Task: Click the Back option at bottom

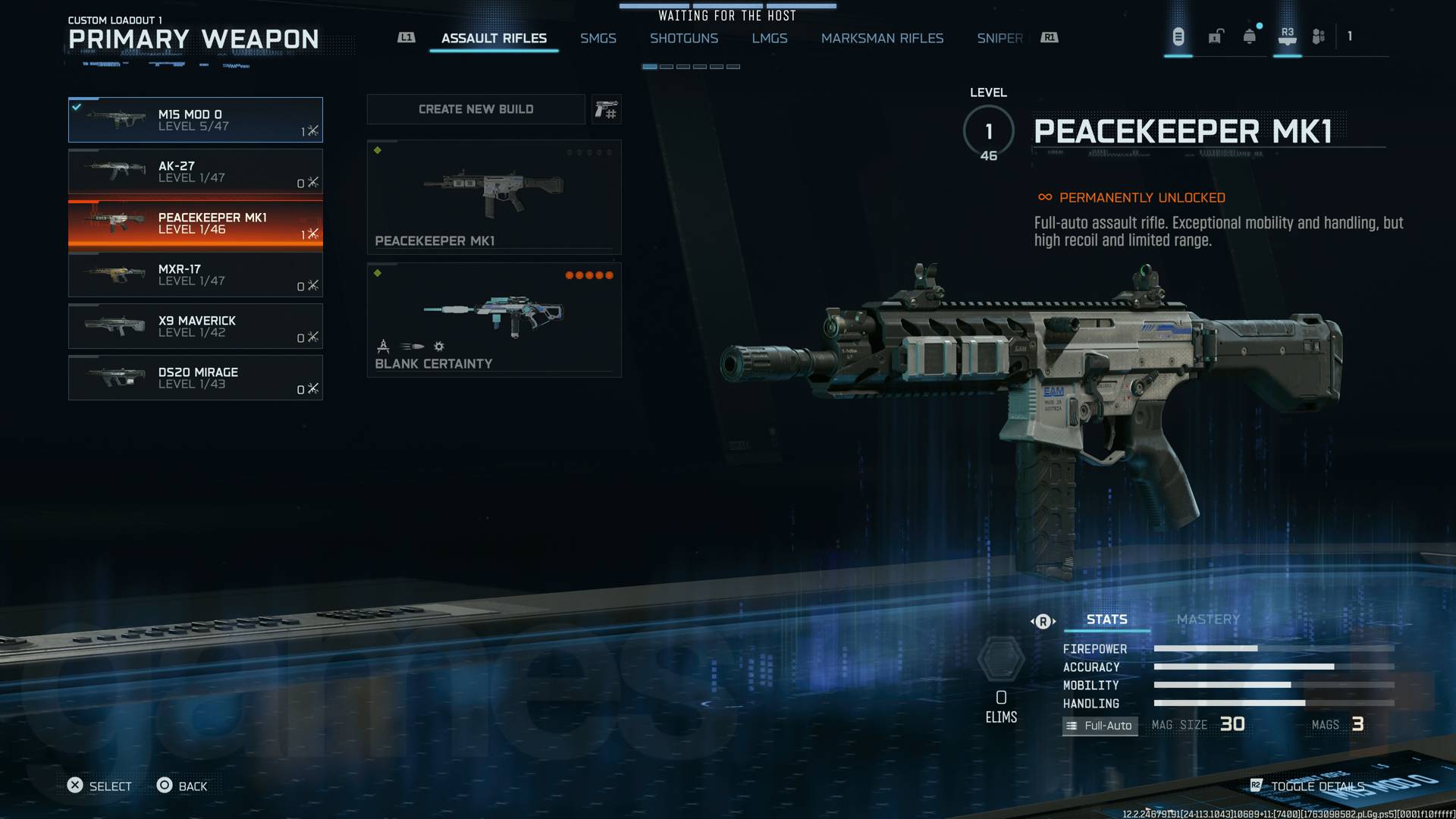Action: coord(184,786)
